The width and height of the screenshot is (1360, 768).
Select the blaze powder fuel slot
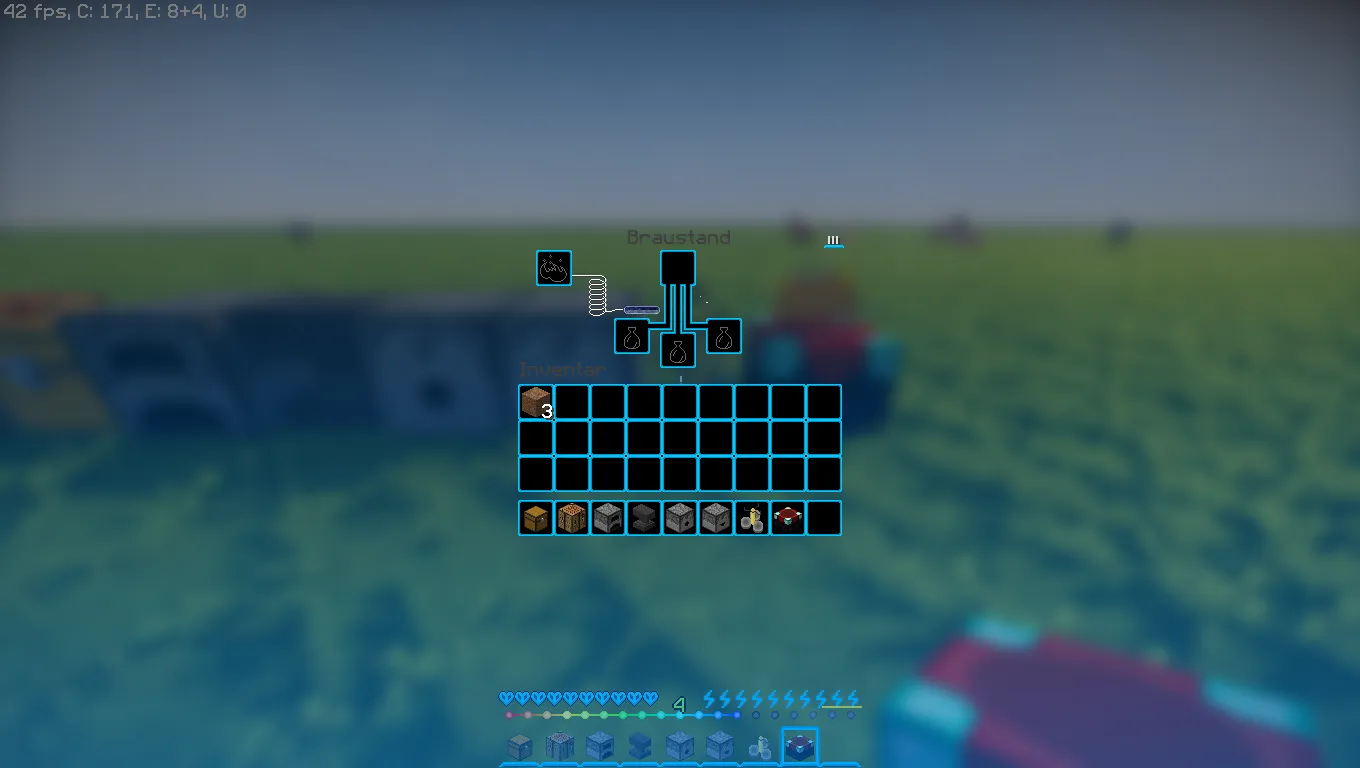[x=553, y=268]
